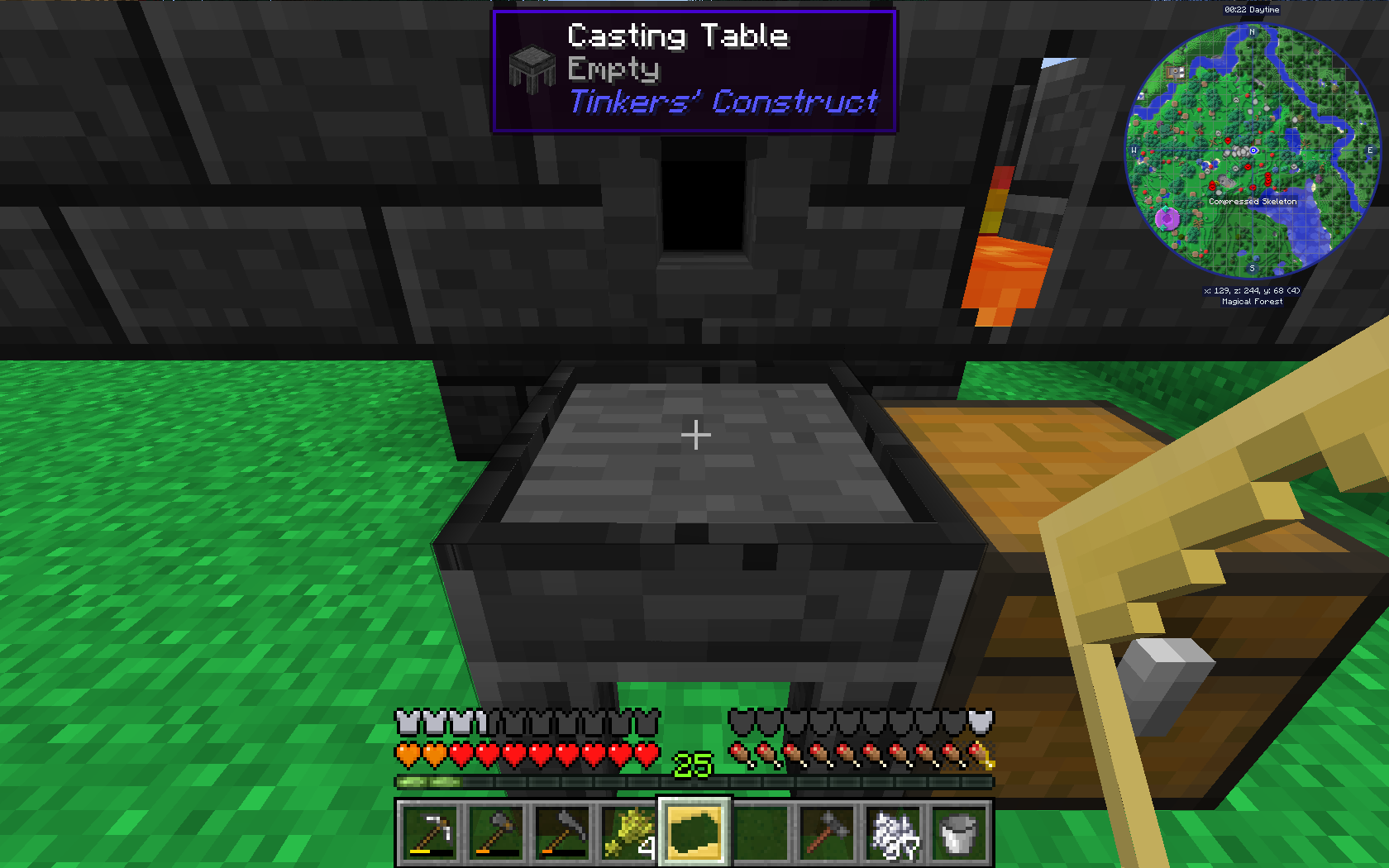Select the stack of four hay bundles
Screen dimensions: 1389x868
[629, 833]
